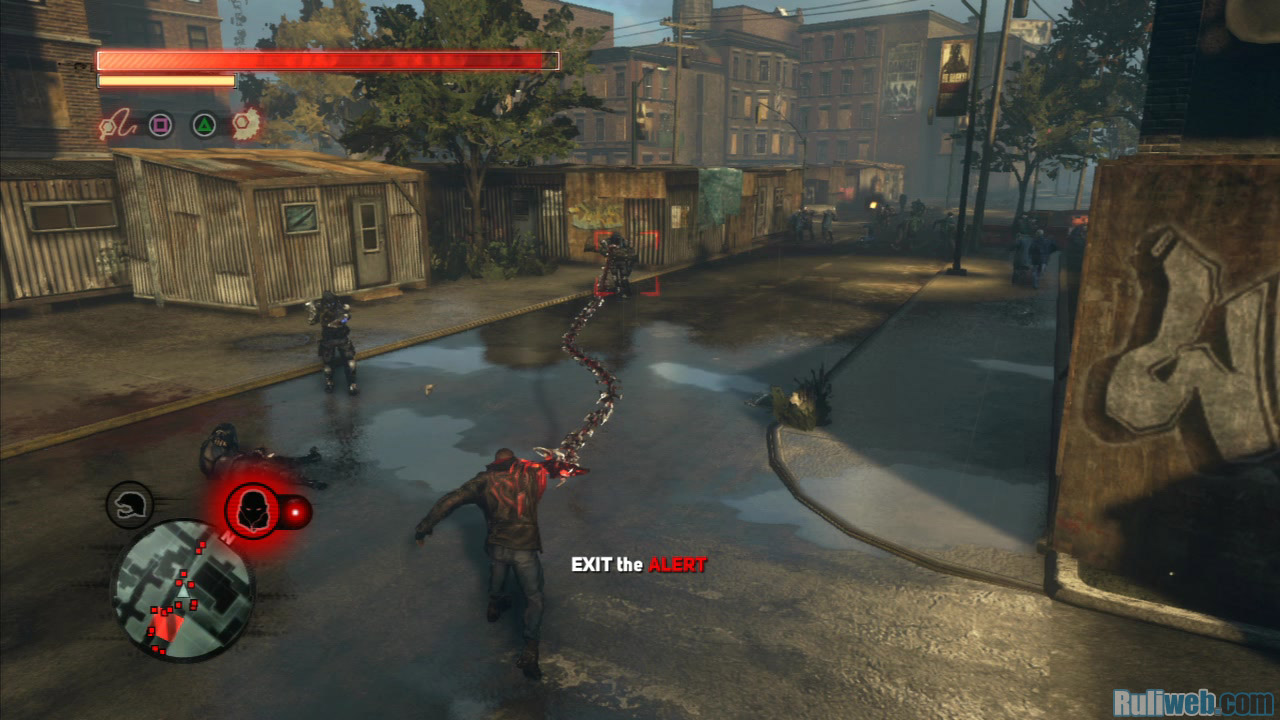This screenshot has width=1280, height=720.
Task: Click the soldier helmet status icon
Action: (x=130, y=504)
